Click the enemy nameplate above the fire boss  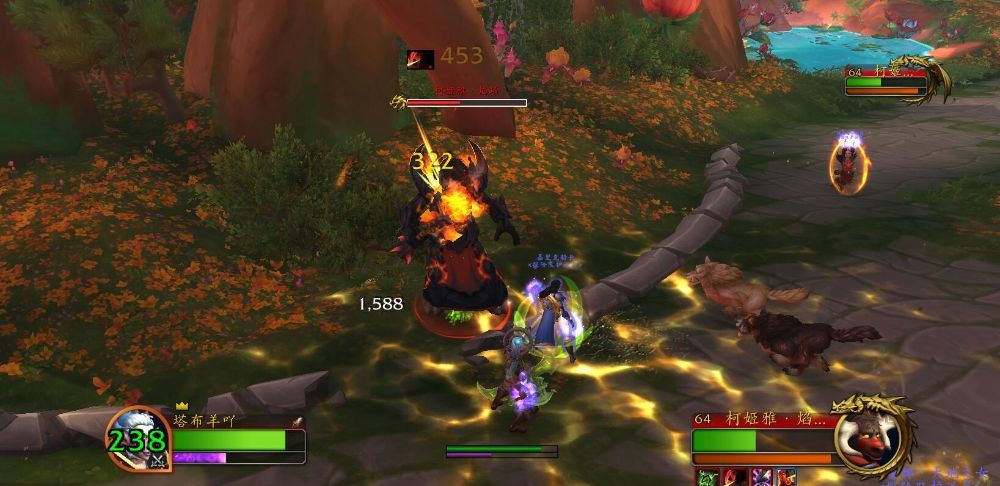[x=466, y=102]
